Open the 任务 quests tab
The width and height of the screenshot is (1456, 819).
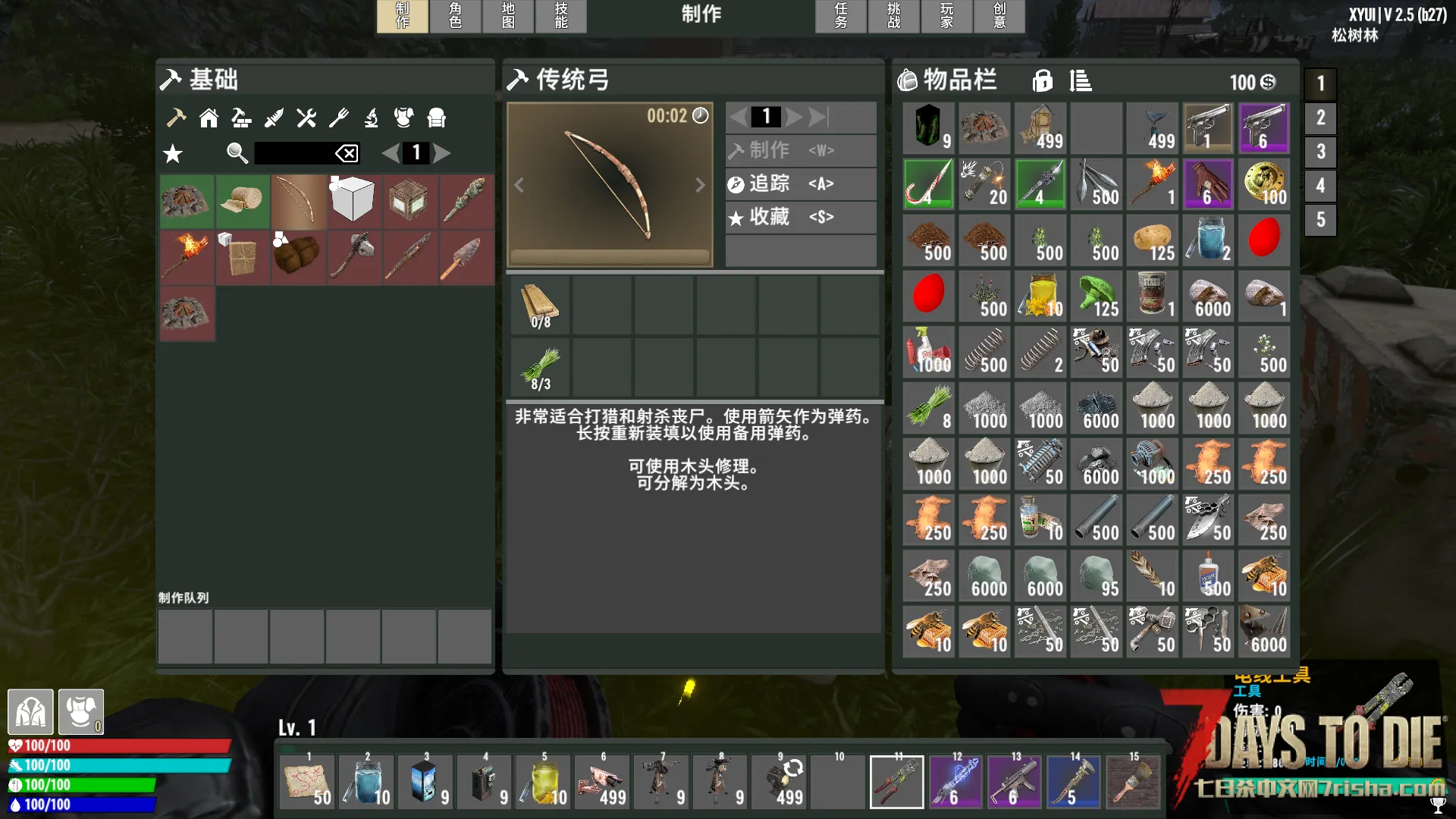(x=841, y=15)
